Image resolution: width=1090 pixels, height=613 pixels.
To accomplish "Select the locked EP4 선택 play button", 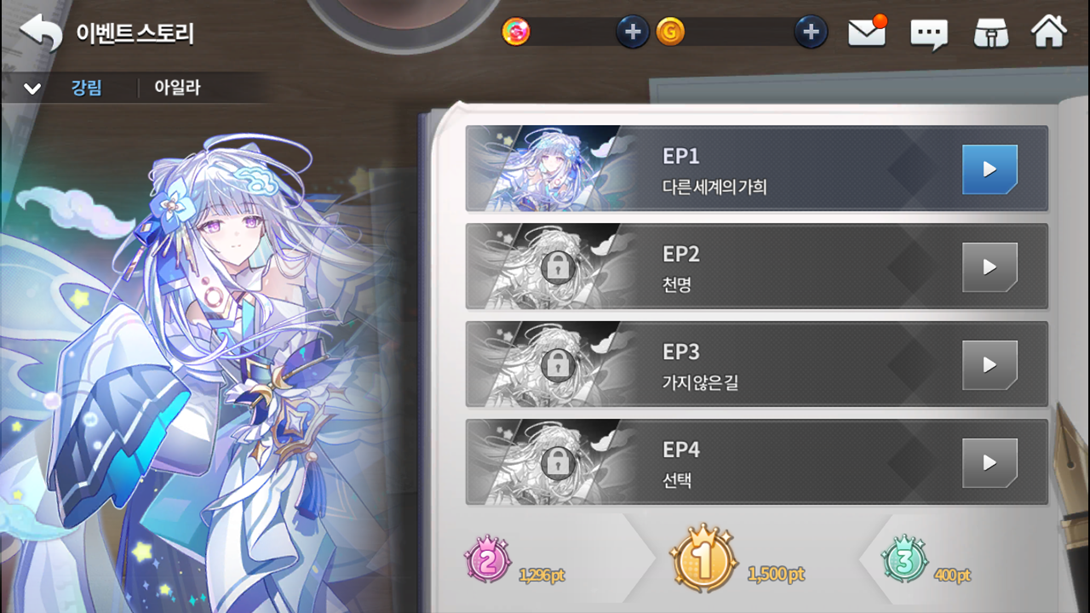I will pyautogui.click(x=989, y=463).
